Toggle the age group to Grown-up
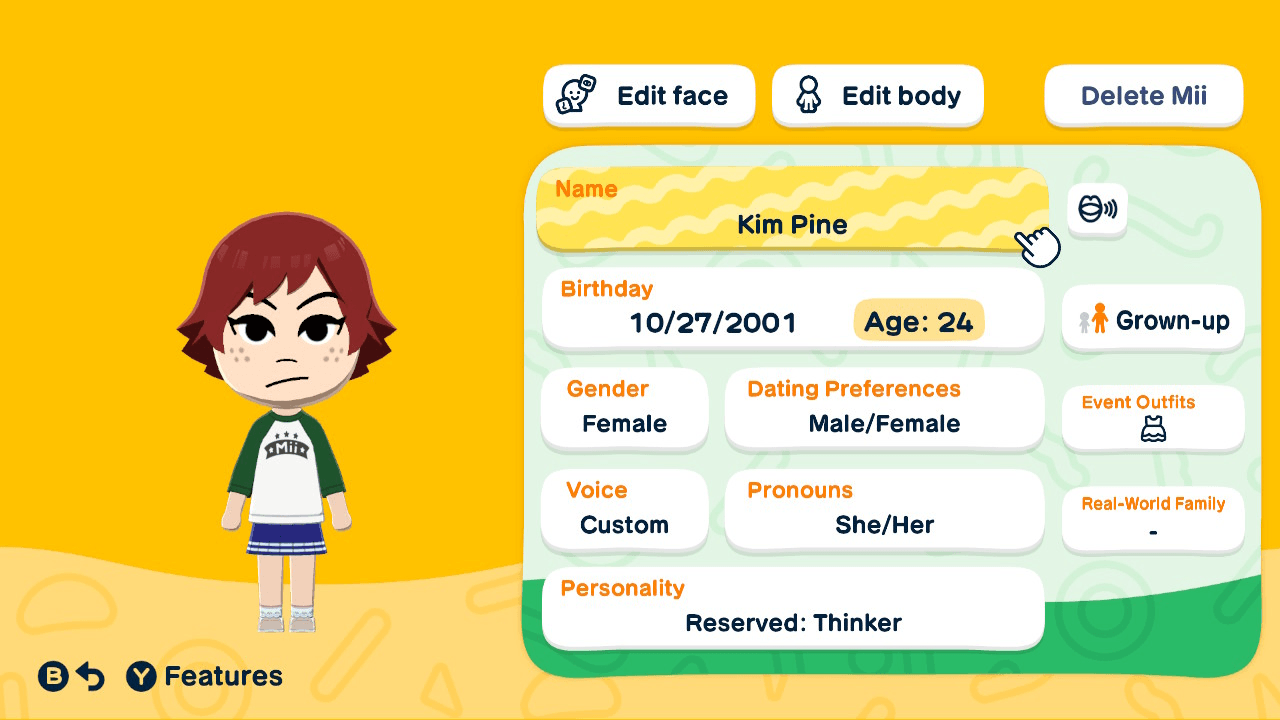Screen dimensions: 1280x720 [1152, 318]
